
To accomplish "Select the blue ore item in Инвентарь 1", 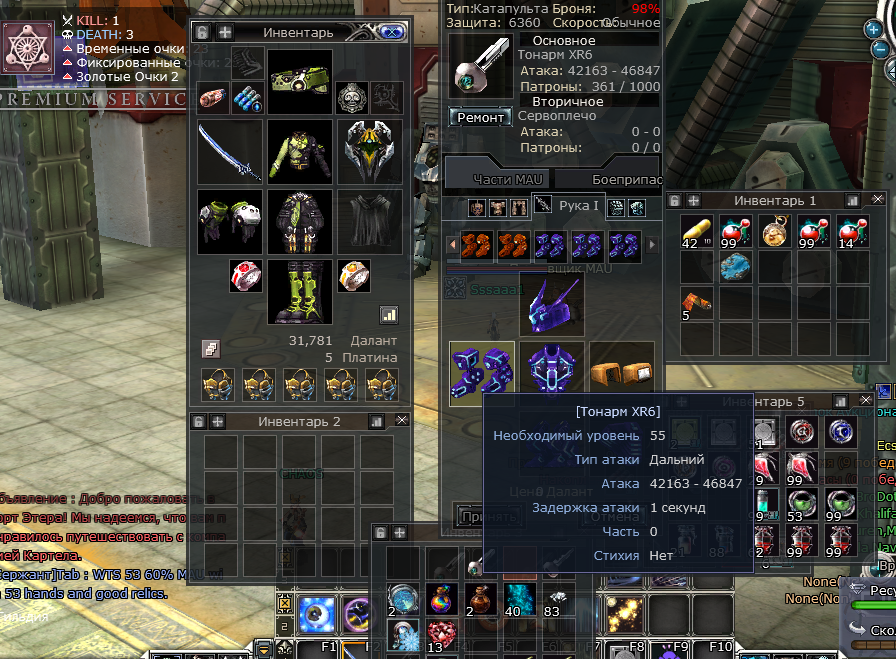I will click(x=735, y=267).
